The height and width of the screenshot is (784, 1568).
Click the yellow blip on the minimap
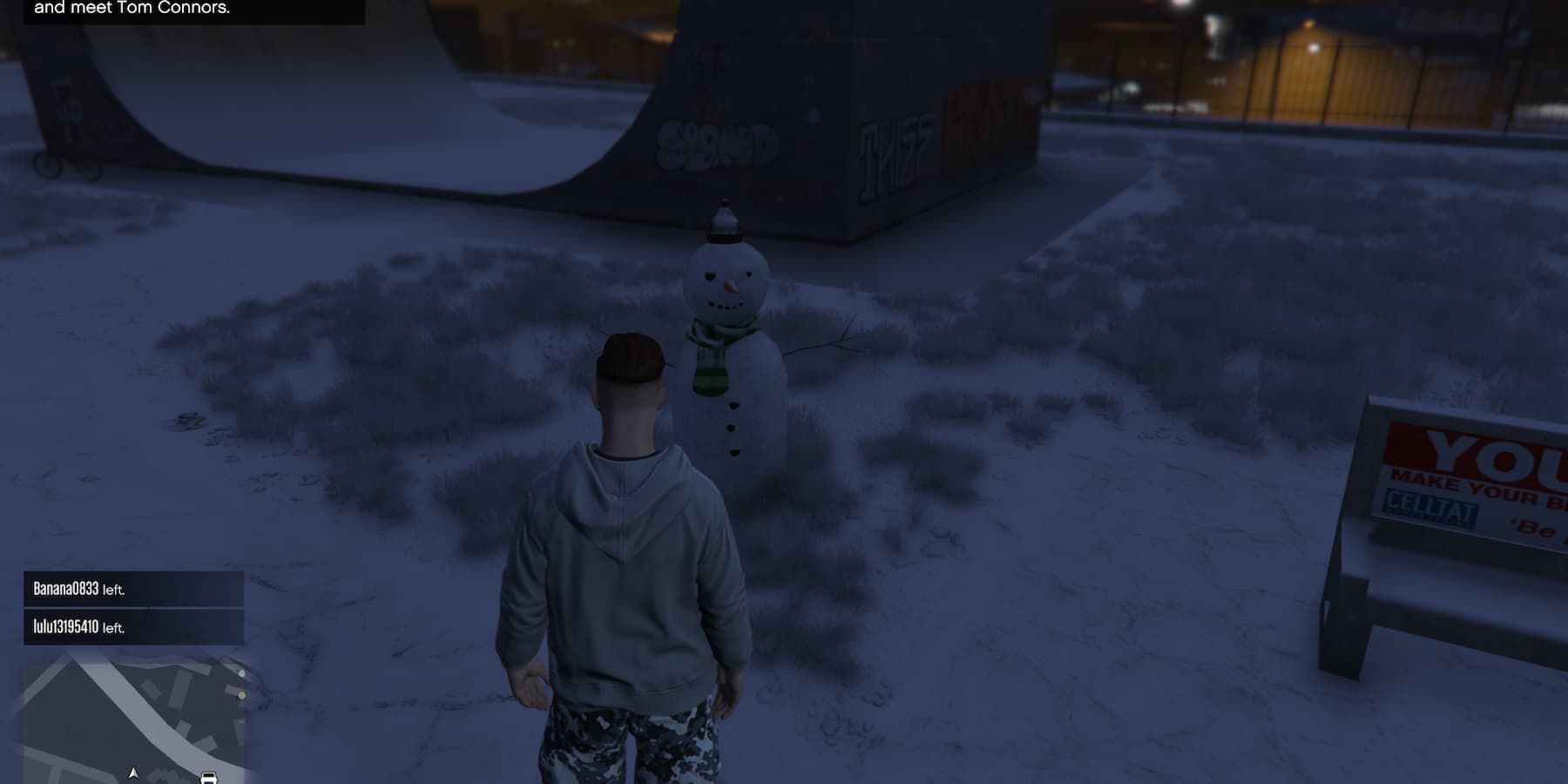click(x=242, y=696)
